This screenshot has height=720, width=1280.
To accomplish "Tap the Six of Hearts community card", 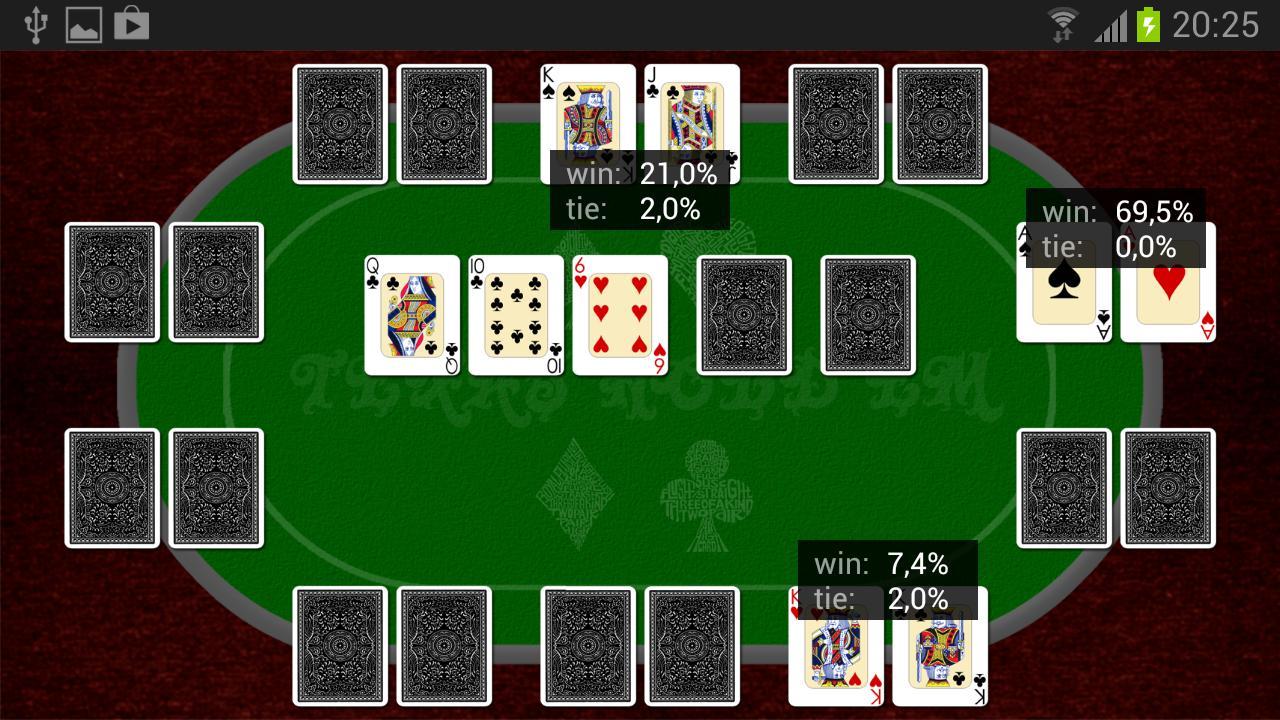I will pyautogui.click(x=618, y=315).
